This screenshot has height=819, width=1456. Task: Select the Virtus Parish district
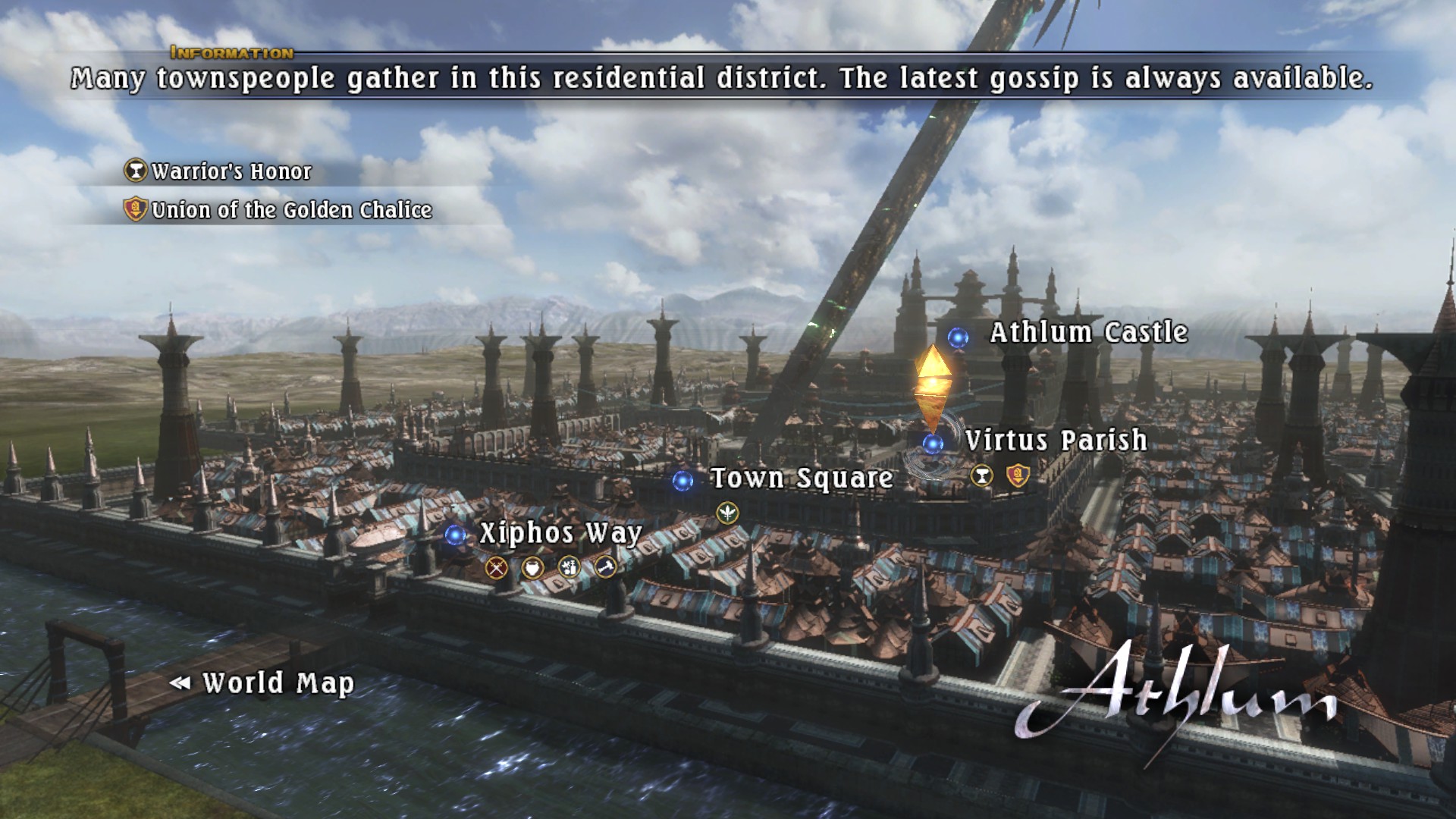[x=1056, y=441]
